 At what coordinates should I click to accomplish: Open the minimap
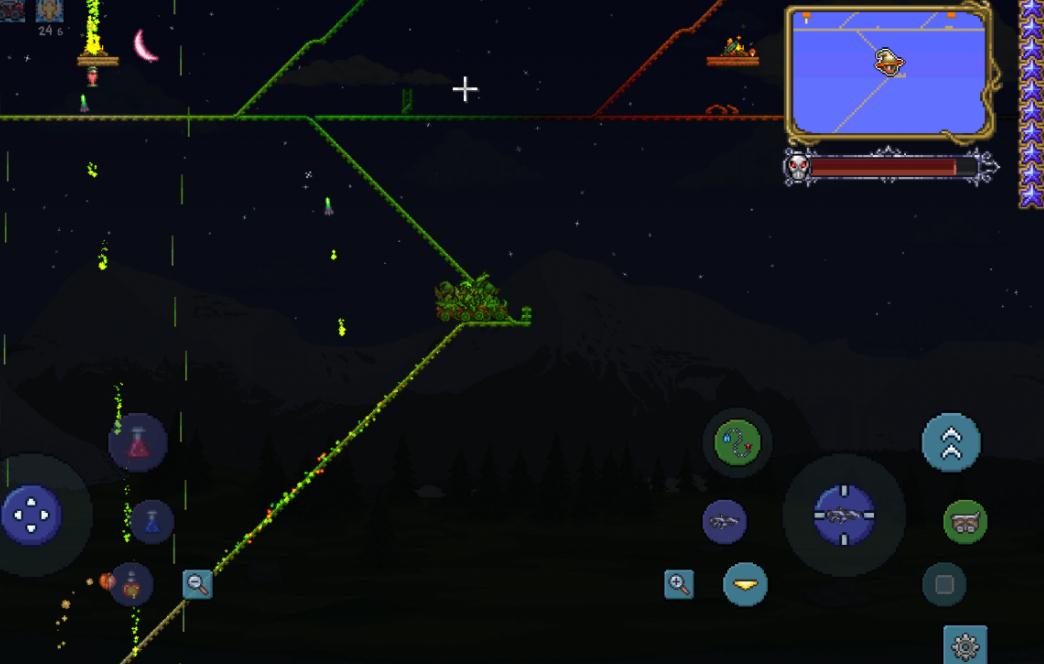tap(886, 72)
